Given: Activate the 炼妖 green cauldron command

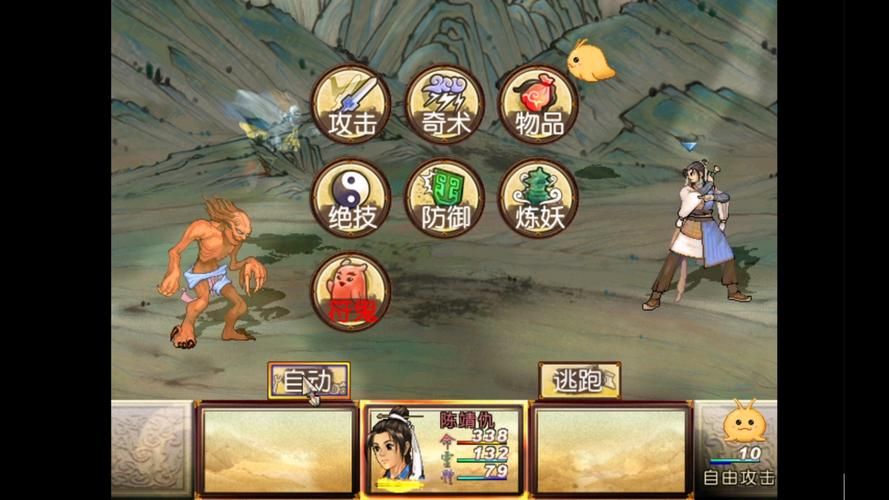Looking at the screenshot, I should point(538,197).
